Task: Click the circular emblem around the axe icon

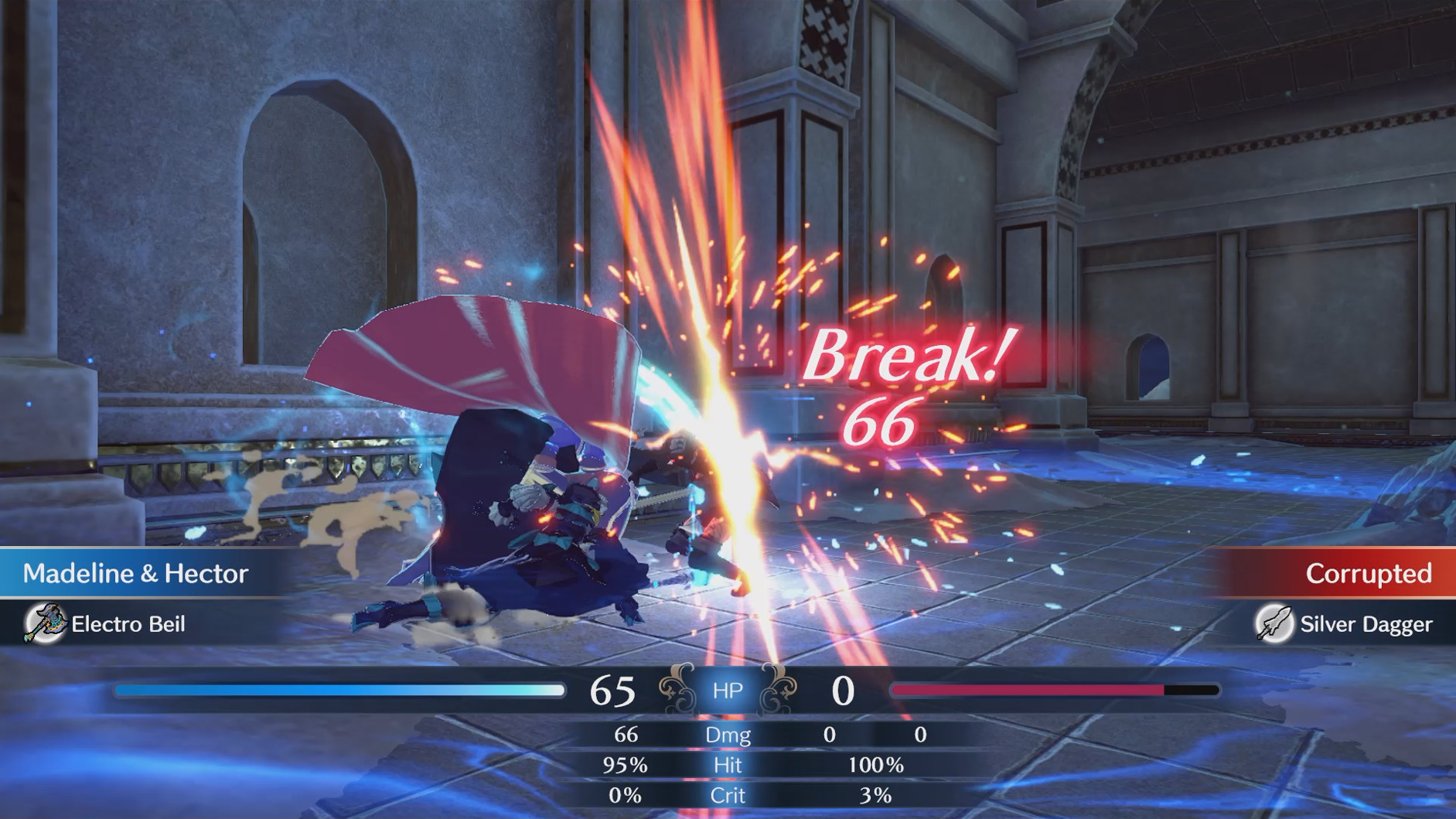Action: click(x=43, y=624)
